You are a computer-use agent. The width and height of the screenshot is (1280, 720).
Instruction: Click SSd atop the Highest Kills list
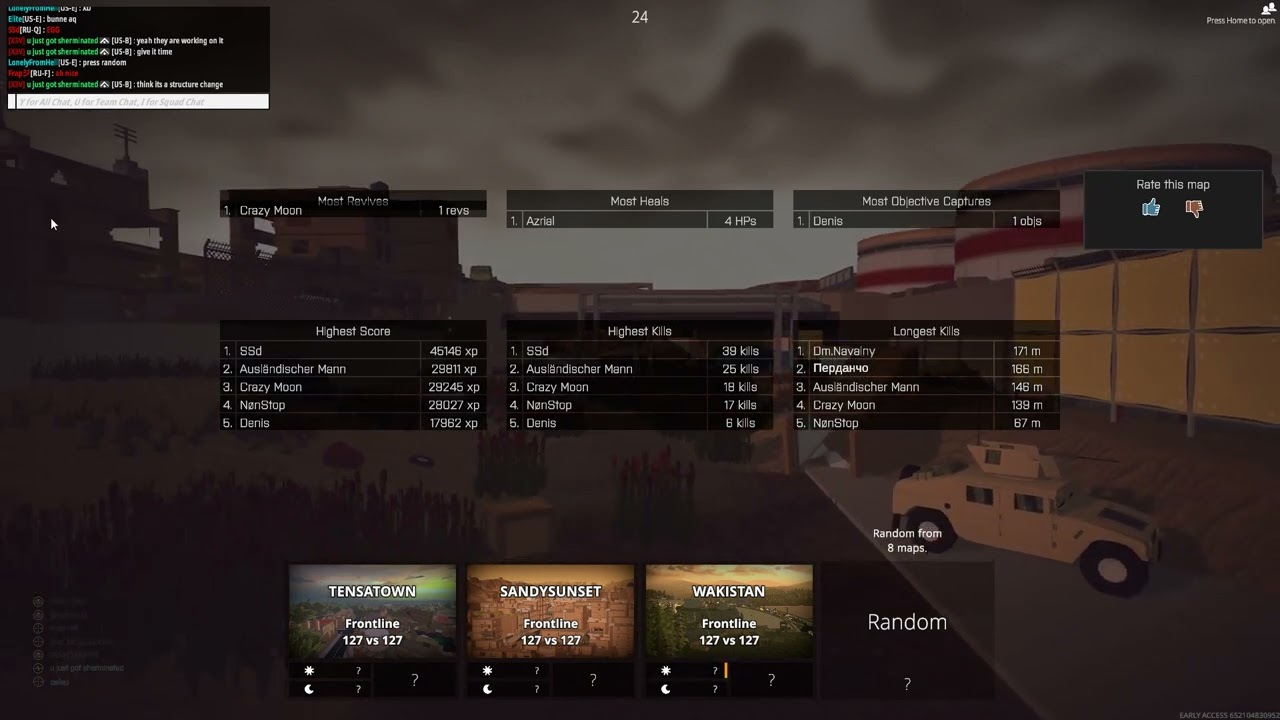pos(538,351)
